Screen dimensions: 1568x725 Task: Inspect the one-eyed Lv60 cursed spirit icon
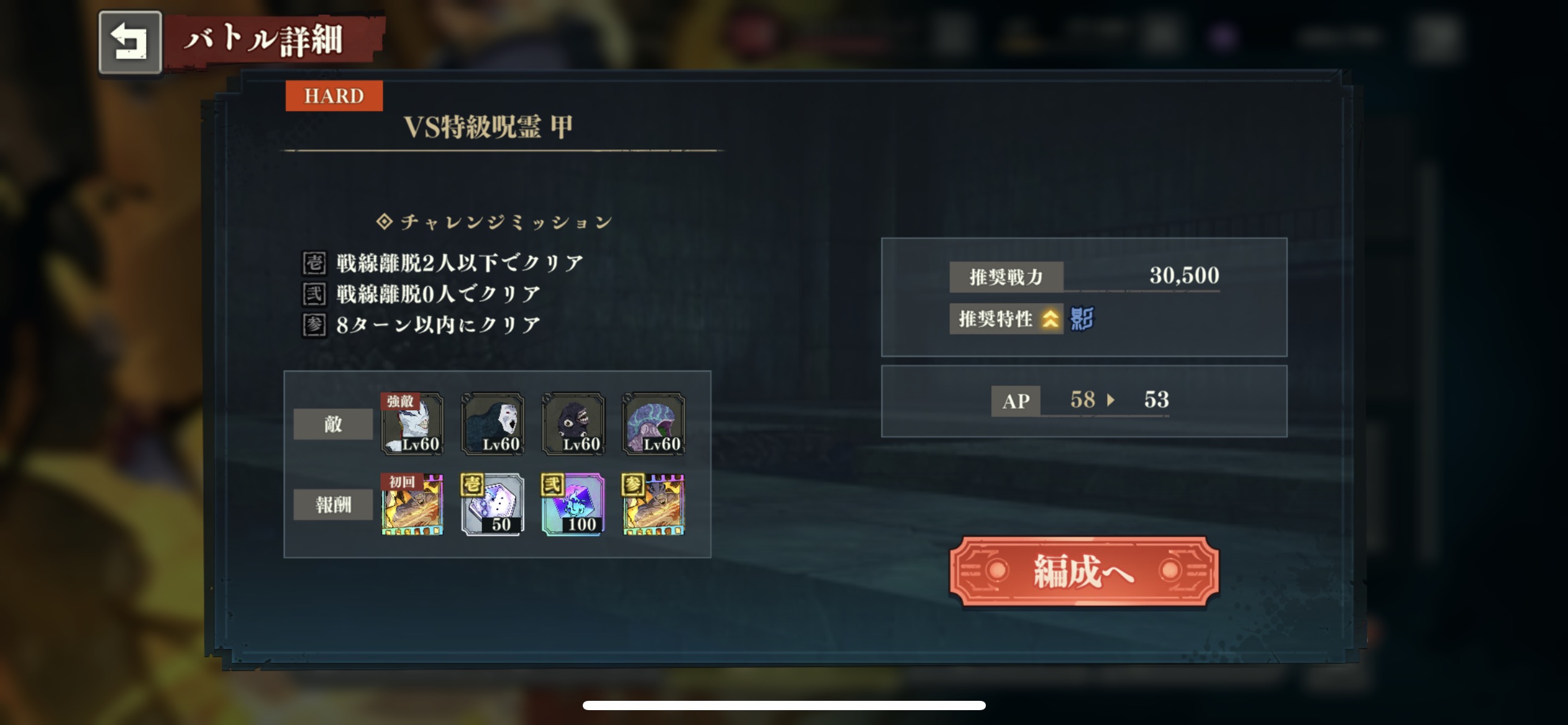point(573,425)
